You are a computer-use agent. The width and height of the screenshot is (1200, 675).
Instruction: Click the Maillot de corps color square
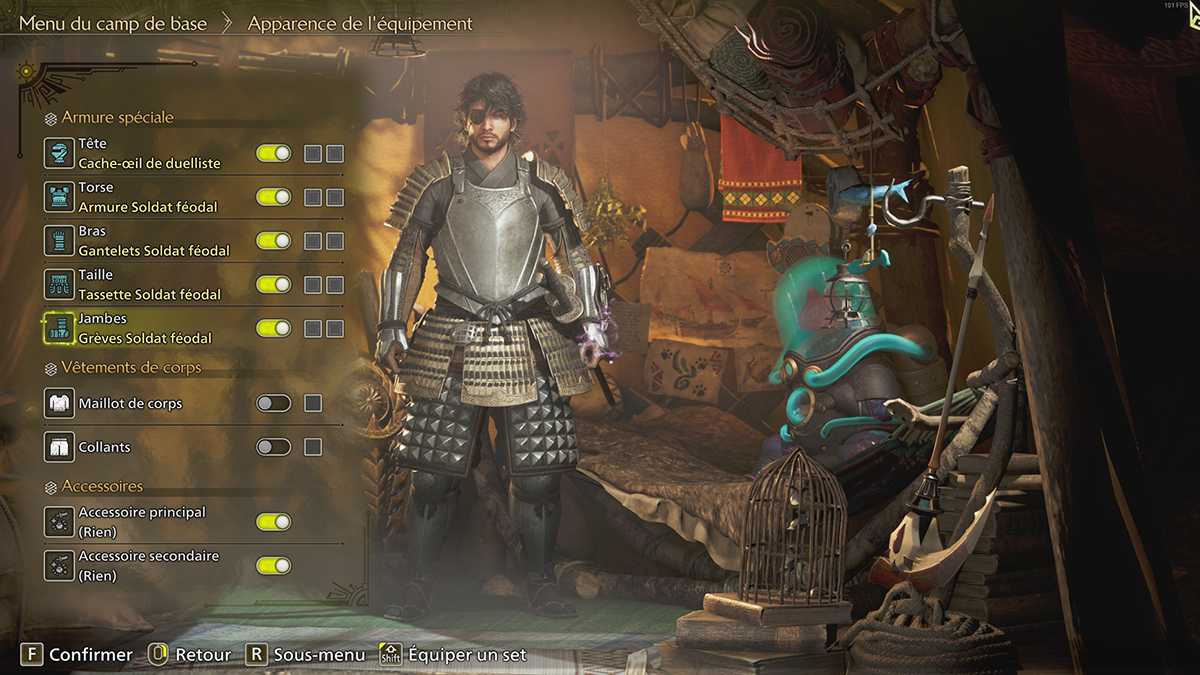pyautogui.click(x=313, y=403)
